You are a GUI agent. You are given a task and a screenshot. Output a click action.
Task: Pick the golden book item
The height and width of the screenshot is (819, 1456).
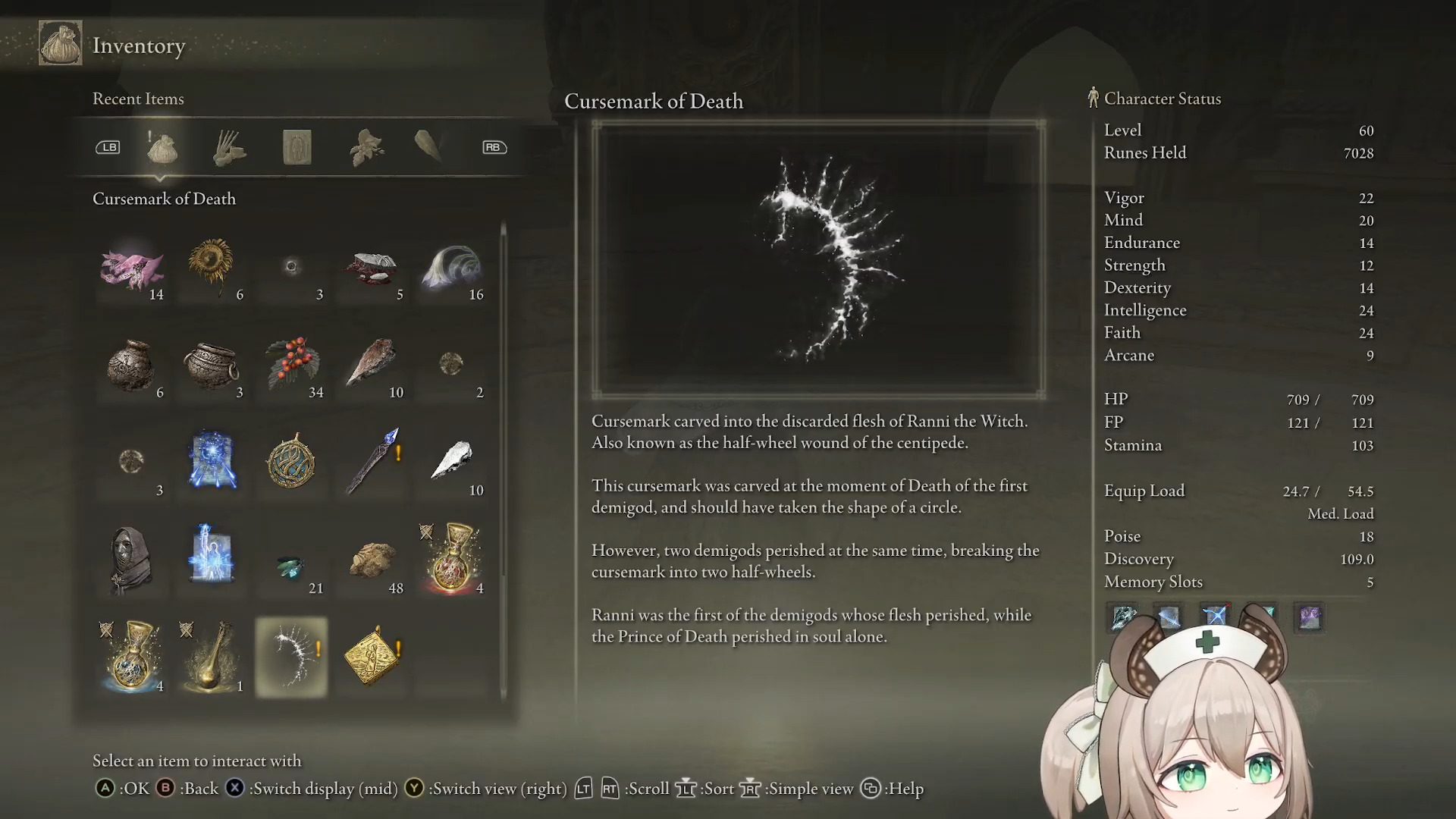[x=372, y=657]
